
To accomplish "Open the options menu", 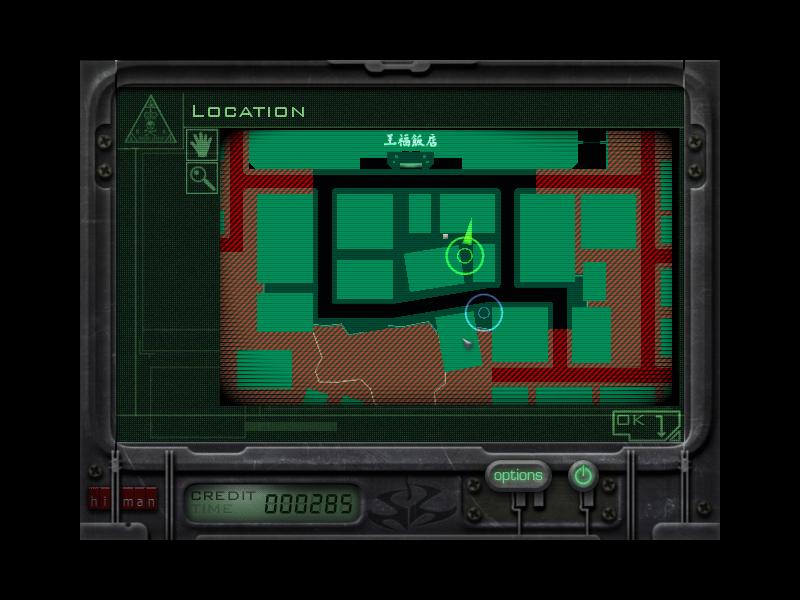I will pyautogui.click(x=518, y=476).
